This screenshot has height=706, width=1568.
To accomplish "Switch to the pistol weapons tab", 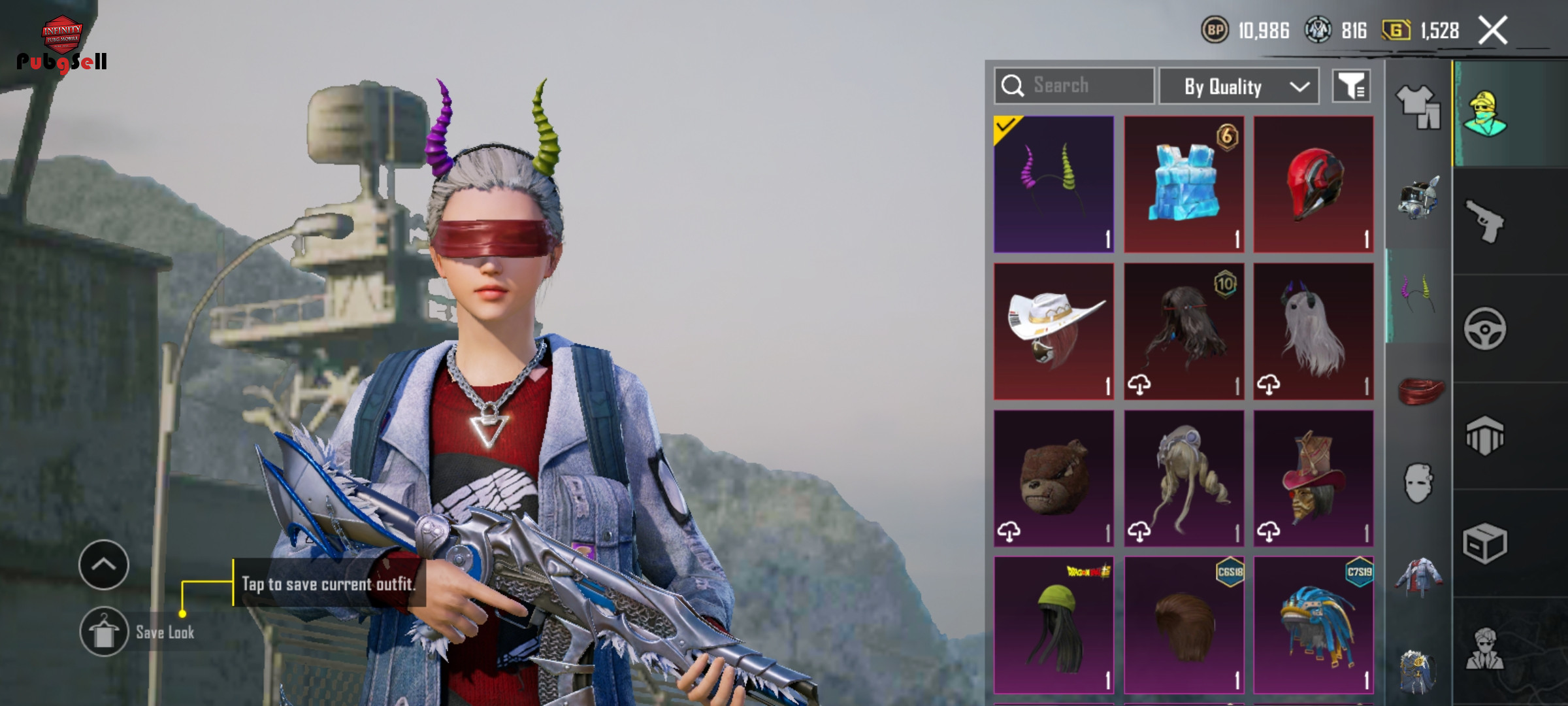I will point(1484,221).
